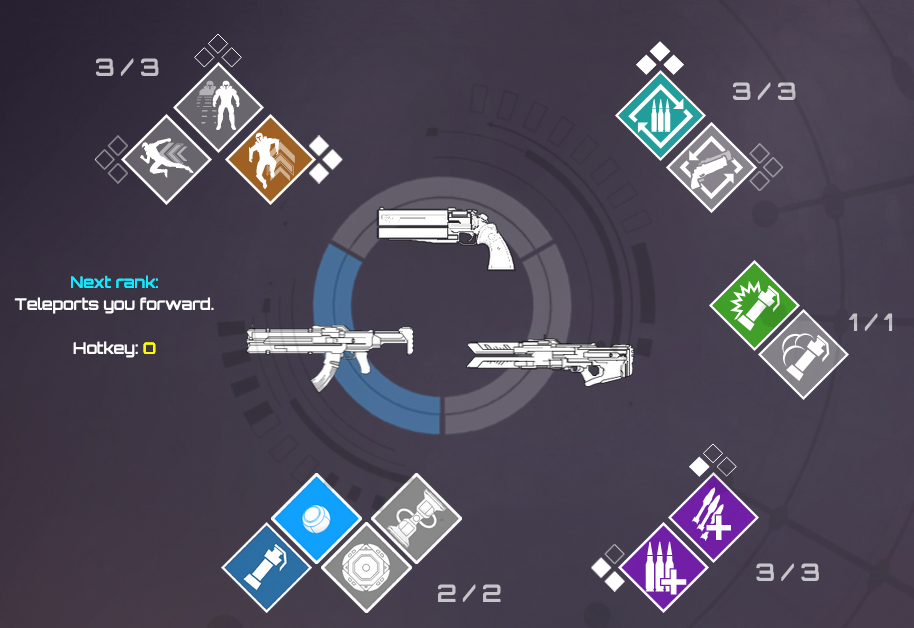Pick the orange jumping figure skill
Screen dimensions: 914x628
point(267,160)
